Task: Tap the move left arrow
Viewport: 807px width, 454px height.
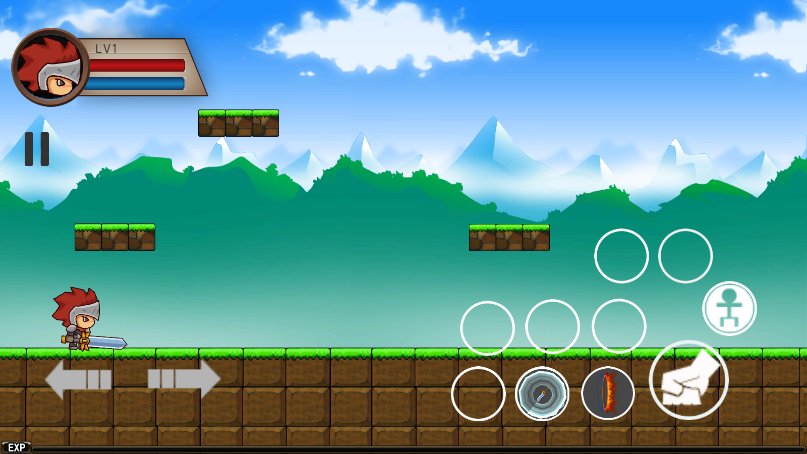Action: click(78, 379)
